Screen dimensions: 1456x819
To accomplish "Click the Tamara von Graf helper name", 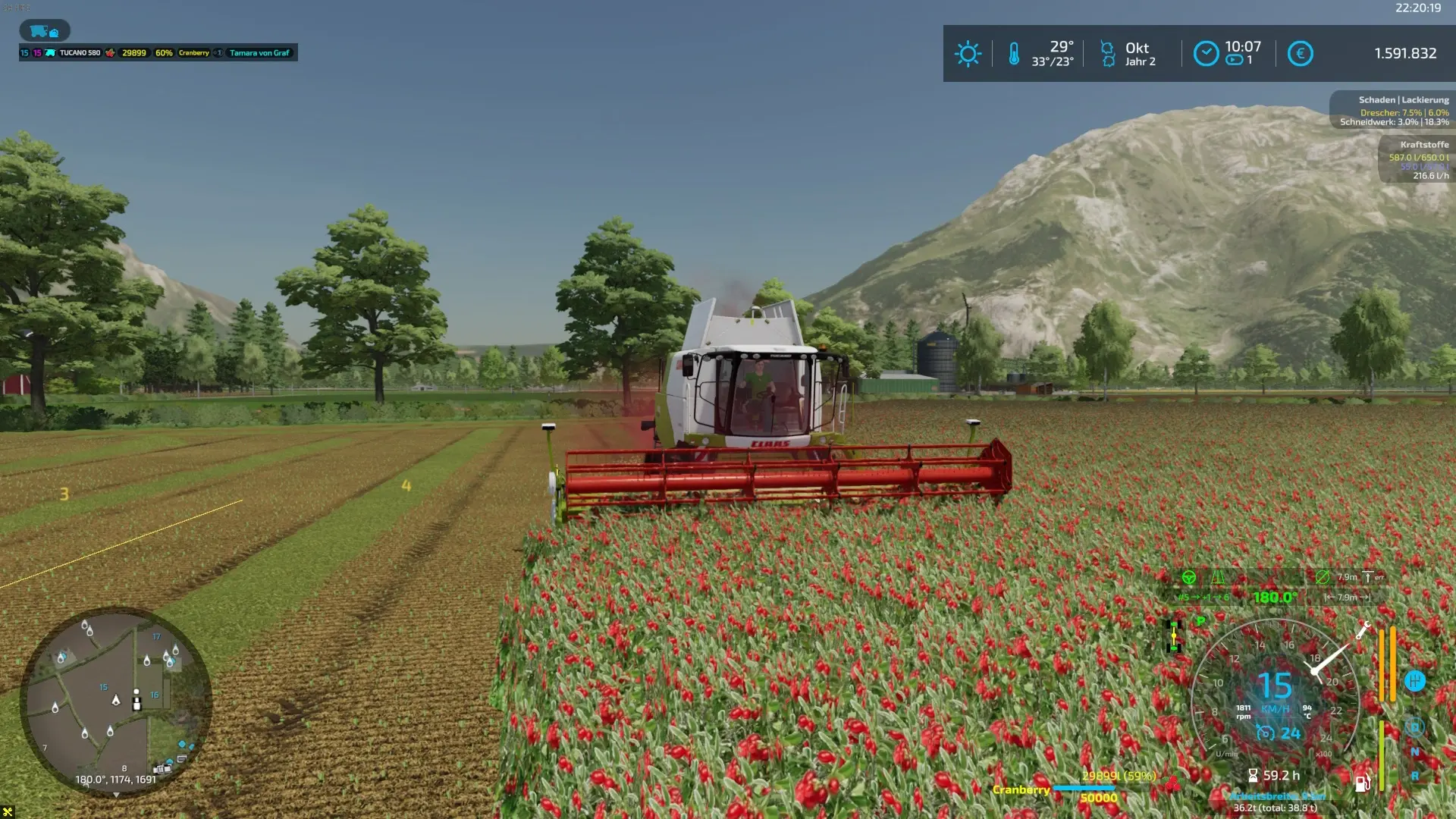I will pos(259,53).
